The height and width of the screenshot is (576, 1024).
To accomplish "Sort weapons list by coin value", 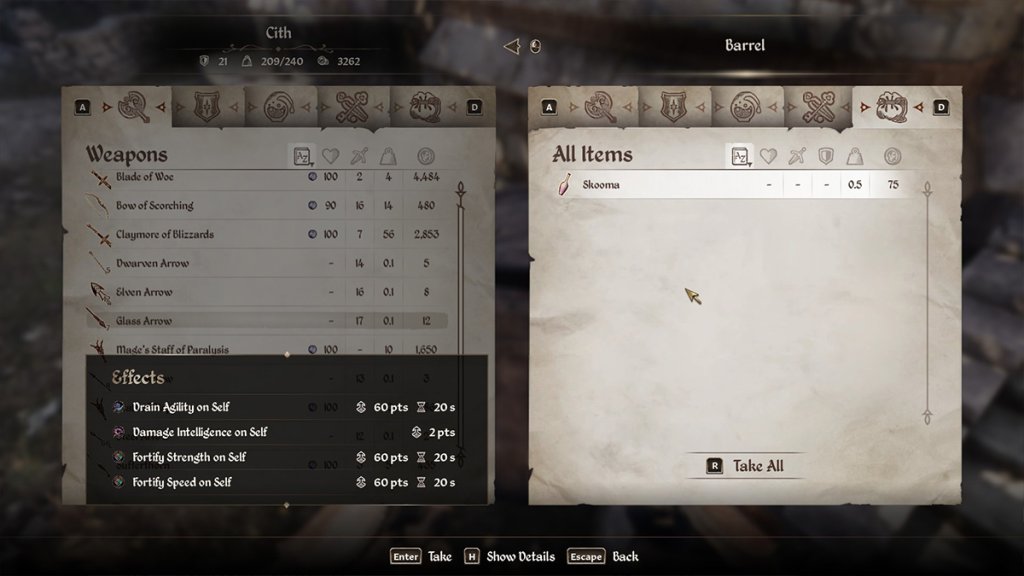I will click(424, 156).
